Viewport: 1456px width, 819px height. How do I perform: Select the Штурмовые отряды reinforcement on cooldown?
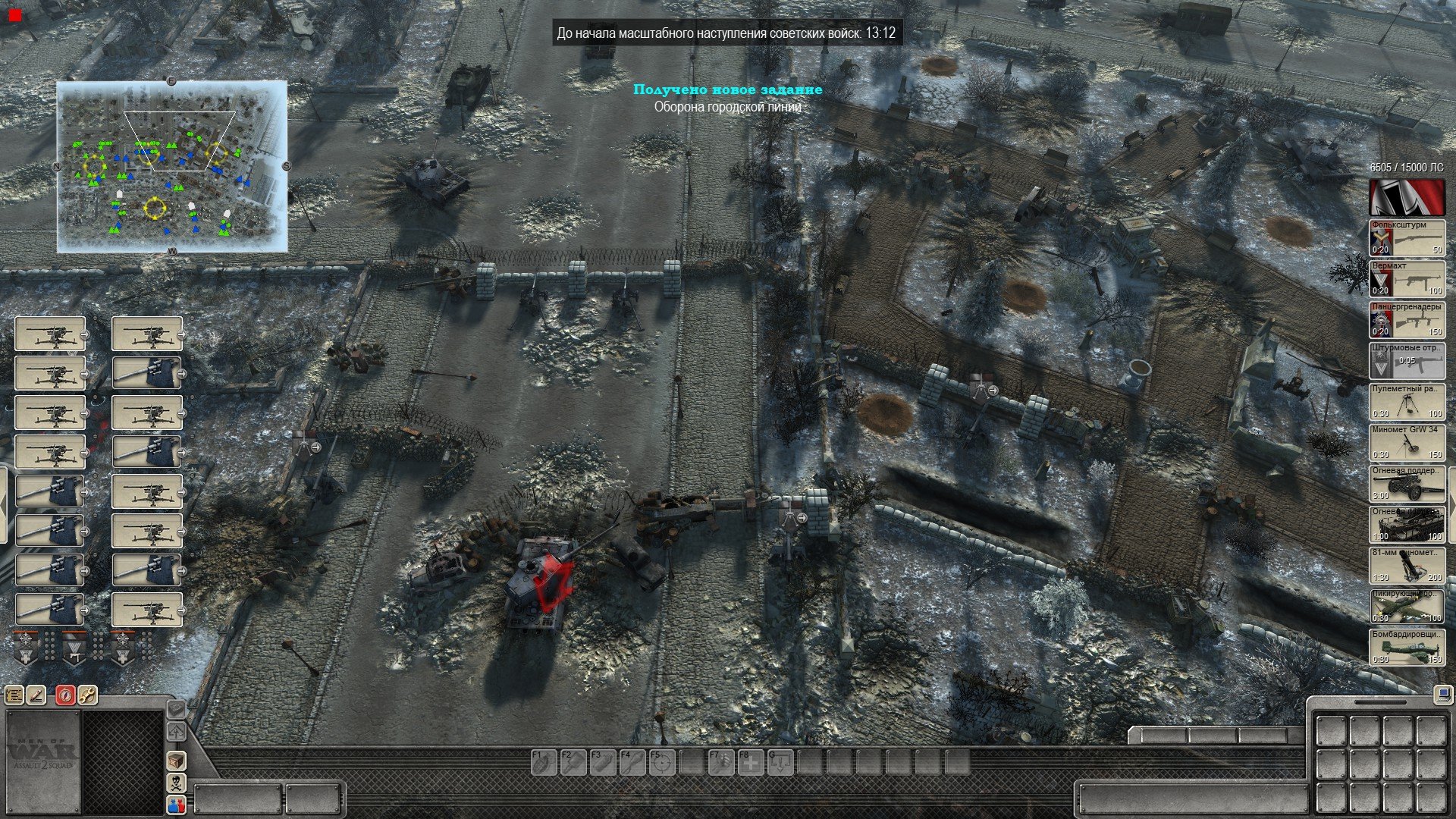pos(1407,361)
